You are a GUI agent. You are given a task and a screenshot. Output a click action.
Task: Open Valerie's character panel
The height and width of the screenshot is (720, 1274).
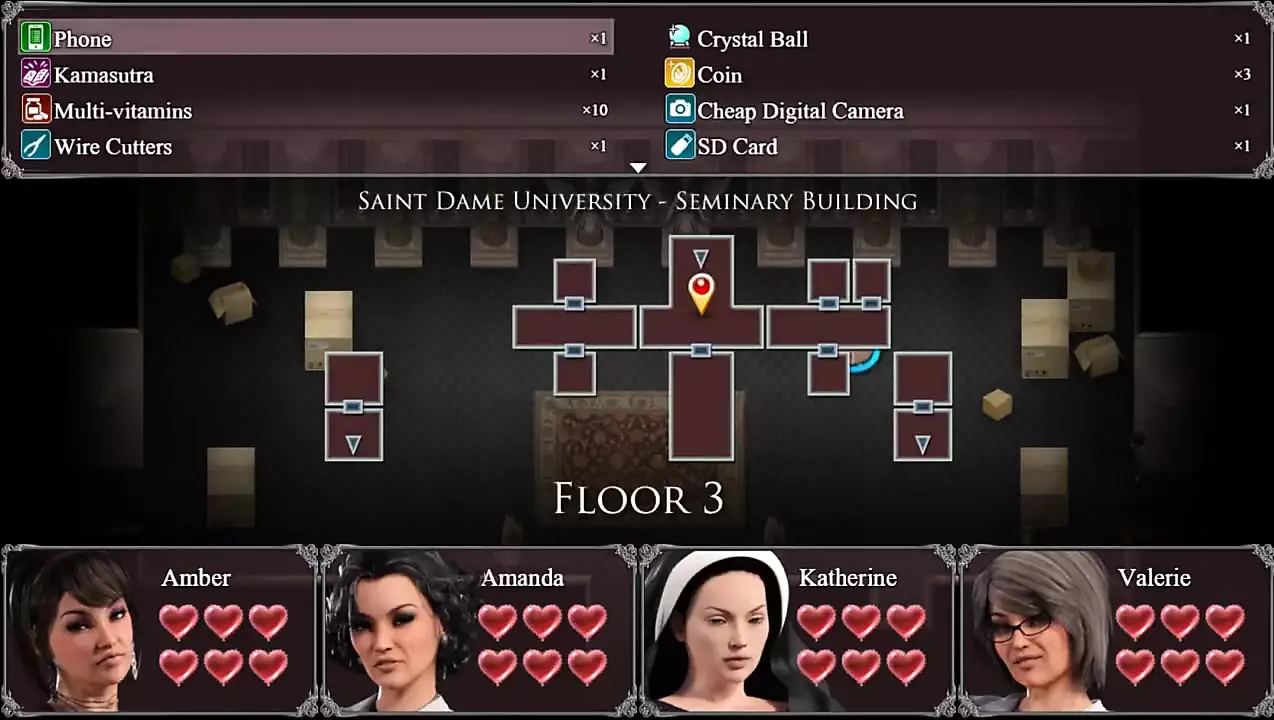[x=1114, y=630]
